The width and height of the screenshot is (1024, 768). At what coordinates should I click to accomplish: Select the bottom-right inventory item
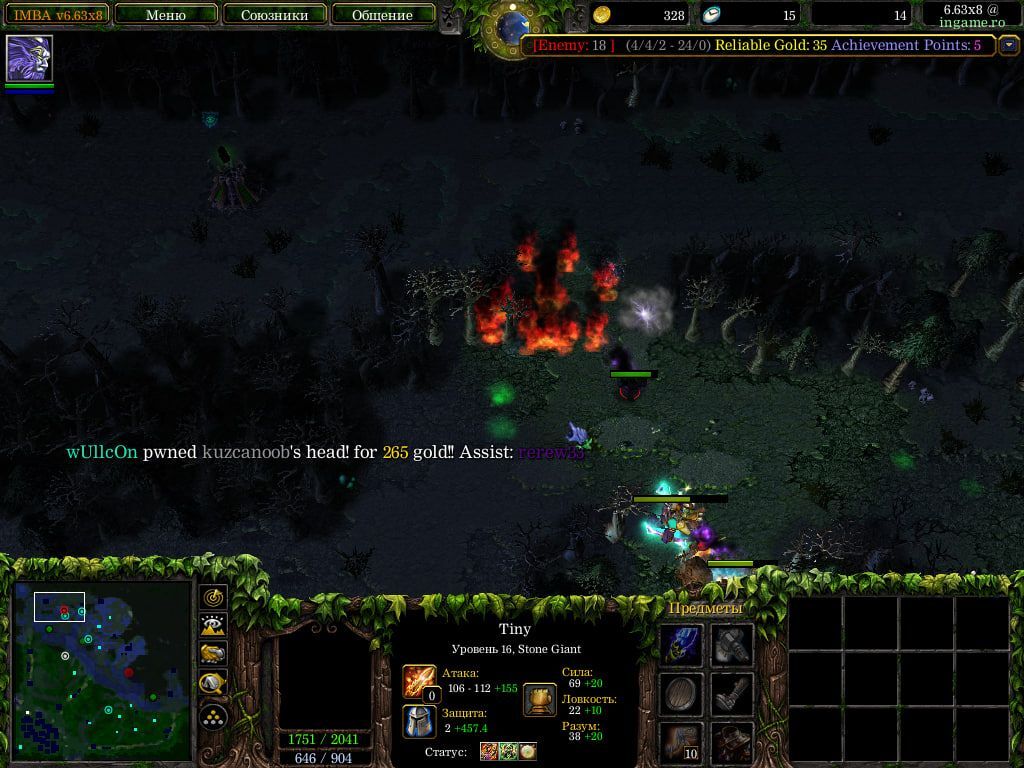click(x=732, y=743)
